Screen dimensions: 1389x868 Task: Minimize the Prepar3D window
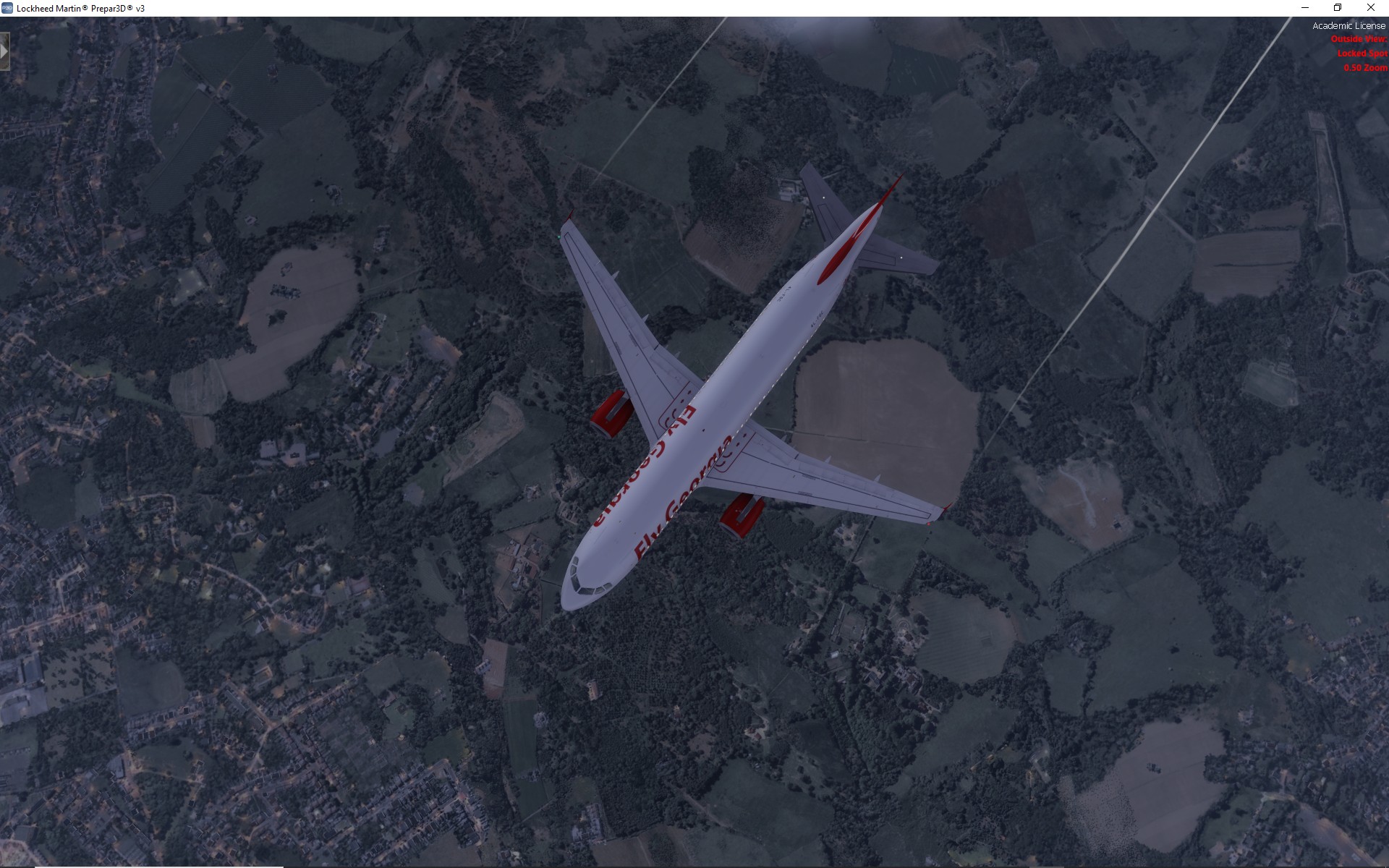pos(1305,8)
